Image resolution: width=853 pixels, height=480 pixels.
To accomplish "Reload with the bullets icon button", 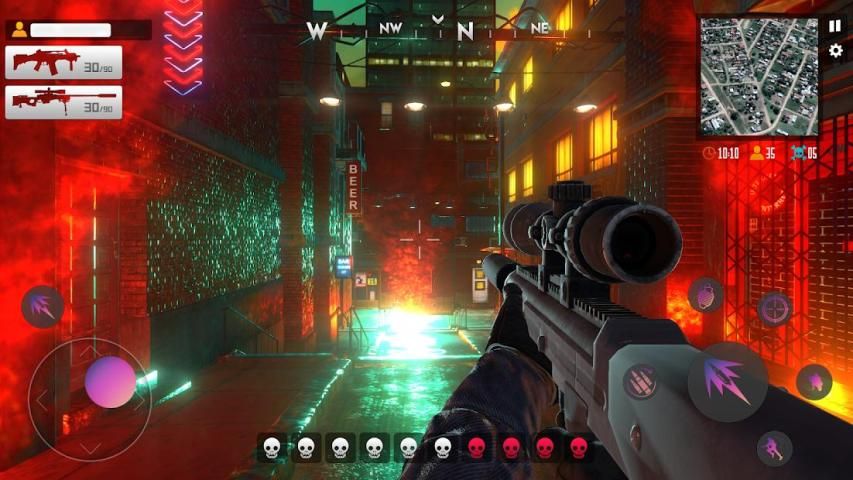I will point(641,380).
